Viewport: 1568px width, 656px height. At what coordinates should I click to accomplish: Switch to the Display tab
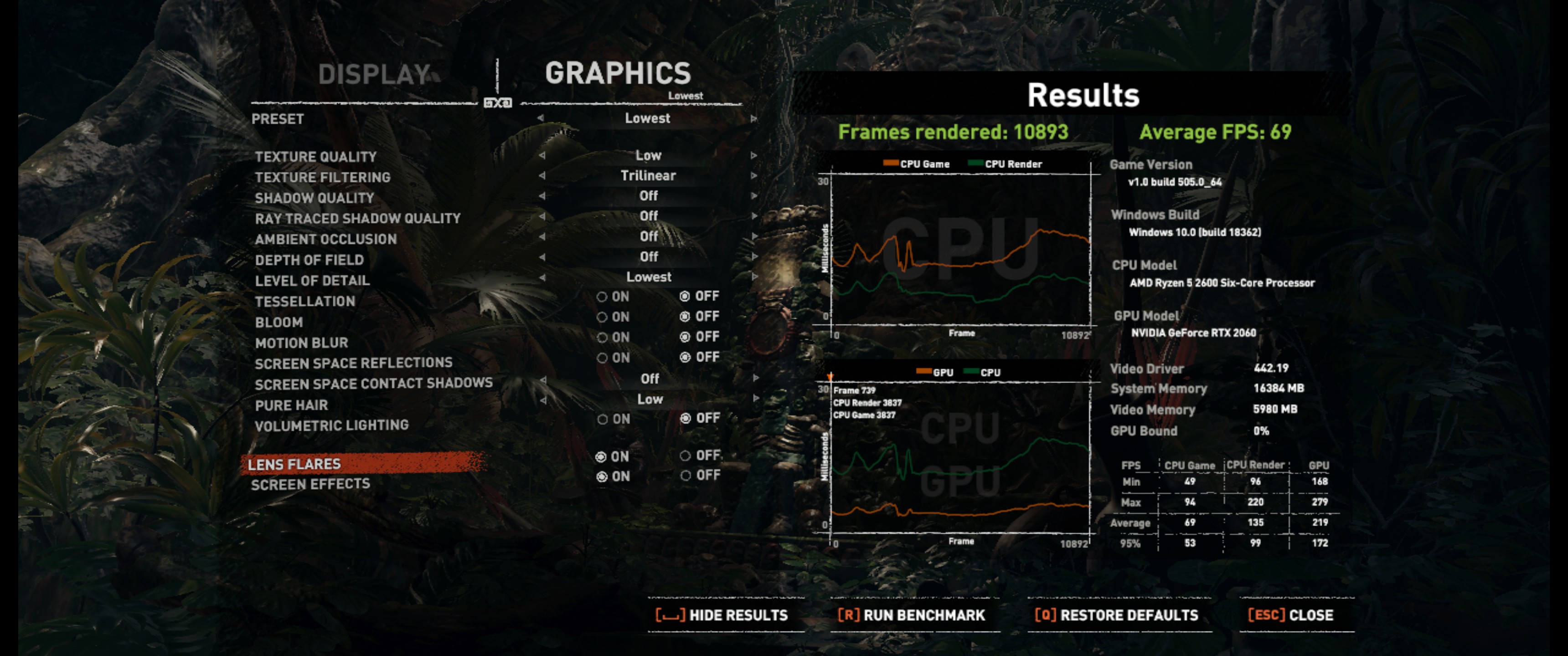coord(374,75)
